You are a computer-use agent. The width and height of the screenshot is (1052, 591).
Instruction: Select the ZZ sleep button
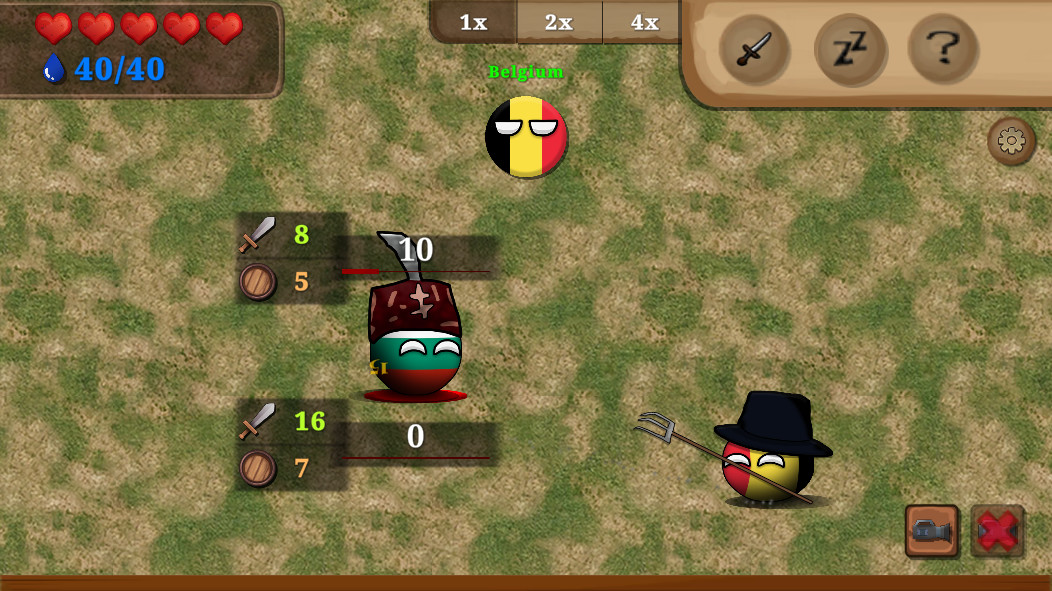coord(849,49)
